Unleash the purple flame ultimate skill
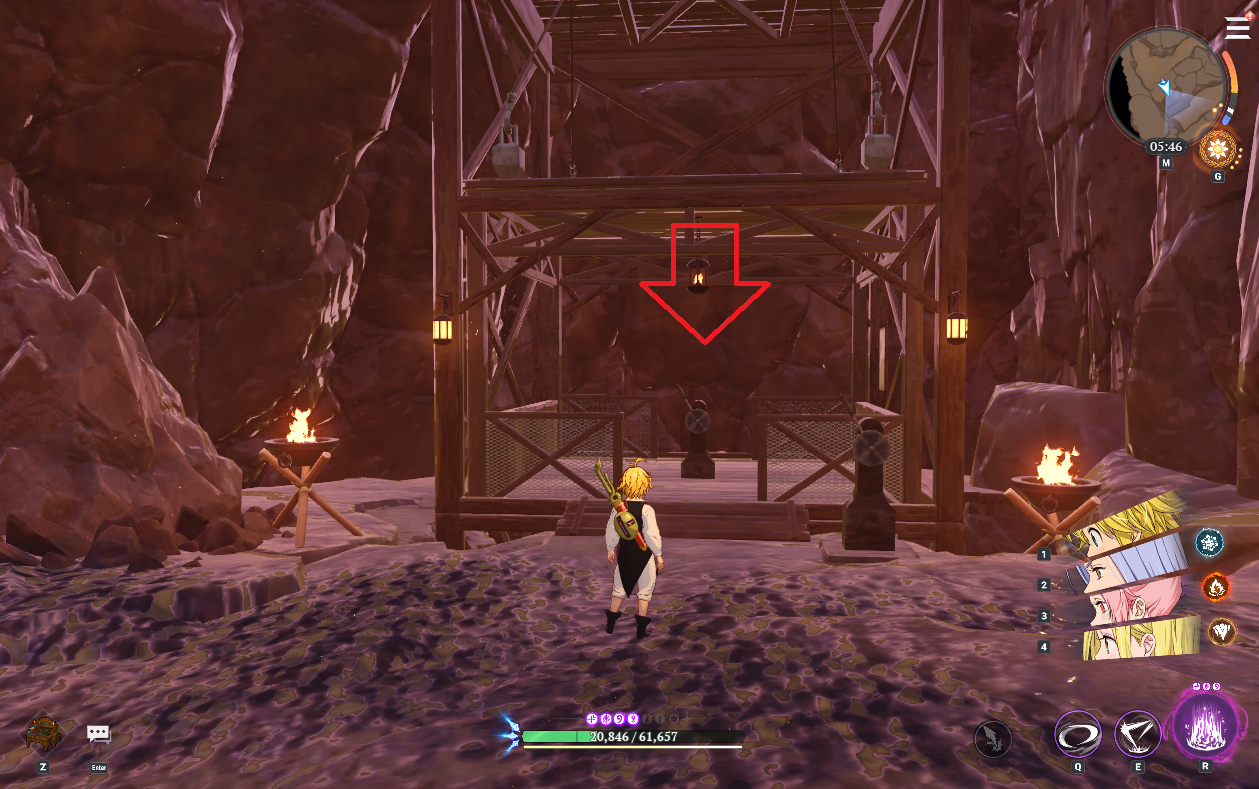The image size is (1259, 789). [1203, 726]
